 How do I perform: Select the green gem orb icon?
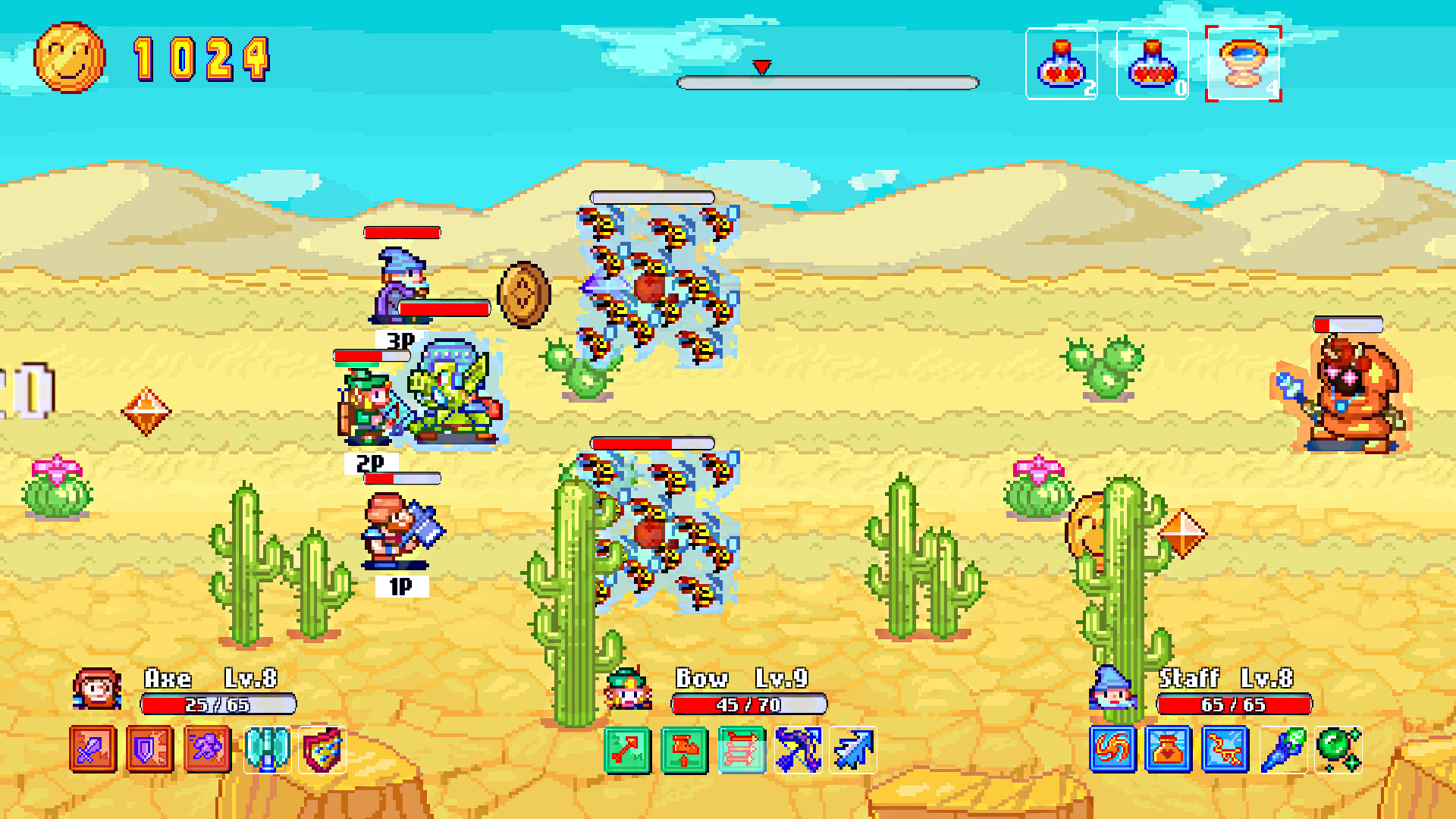point(1341,749)
